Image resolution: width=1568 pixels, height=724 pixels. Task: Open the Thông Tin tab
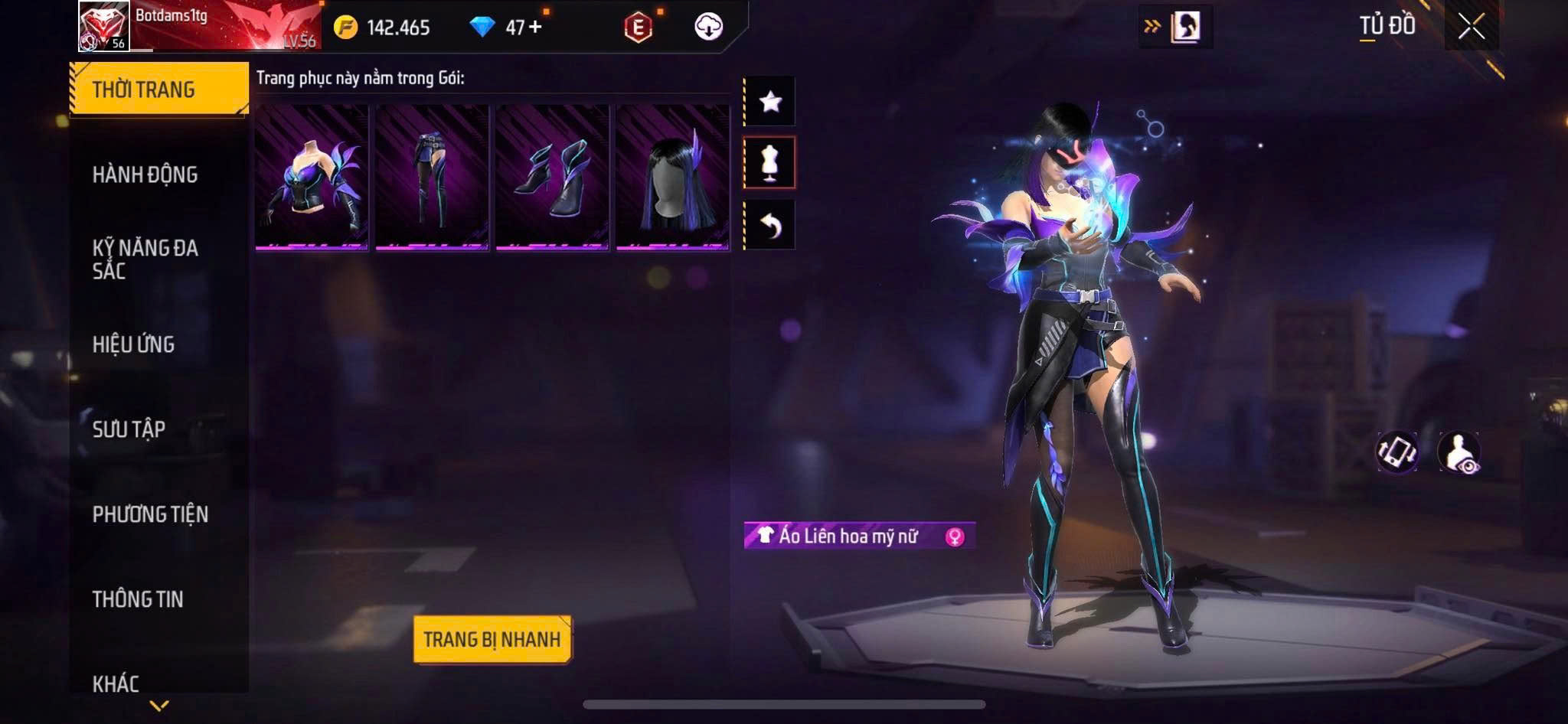(x=139, y=599)
